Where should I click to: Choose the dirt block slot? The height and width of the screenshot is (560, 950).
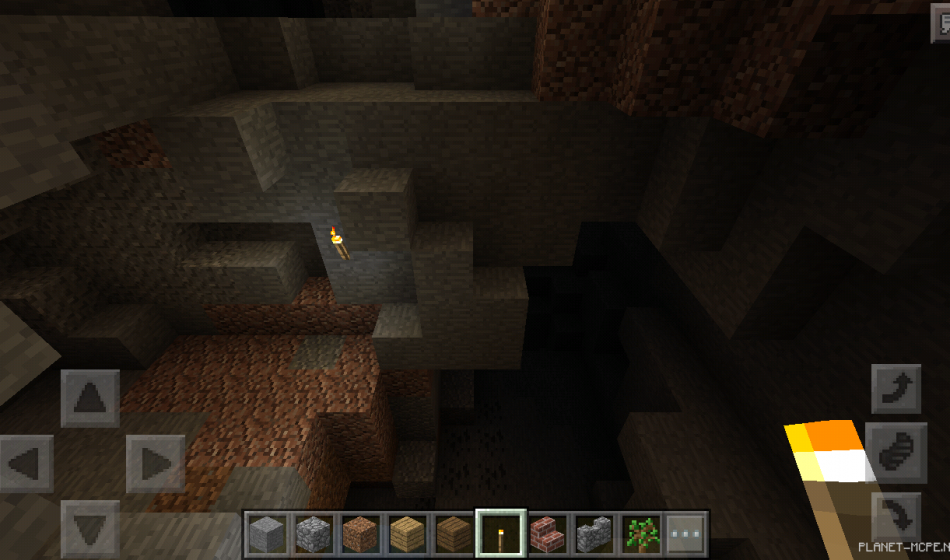(360, 532)
